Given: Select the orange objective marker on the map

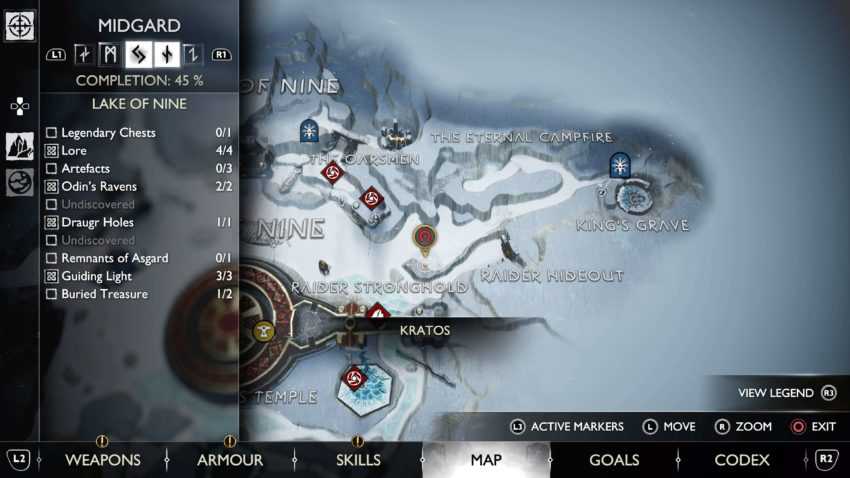Looking at the screenshot, I should pos(425,238).
